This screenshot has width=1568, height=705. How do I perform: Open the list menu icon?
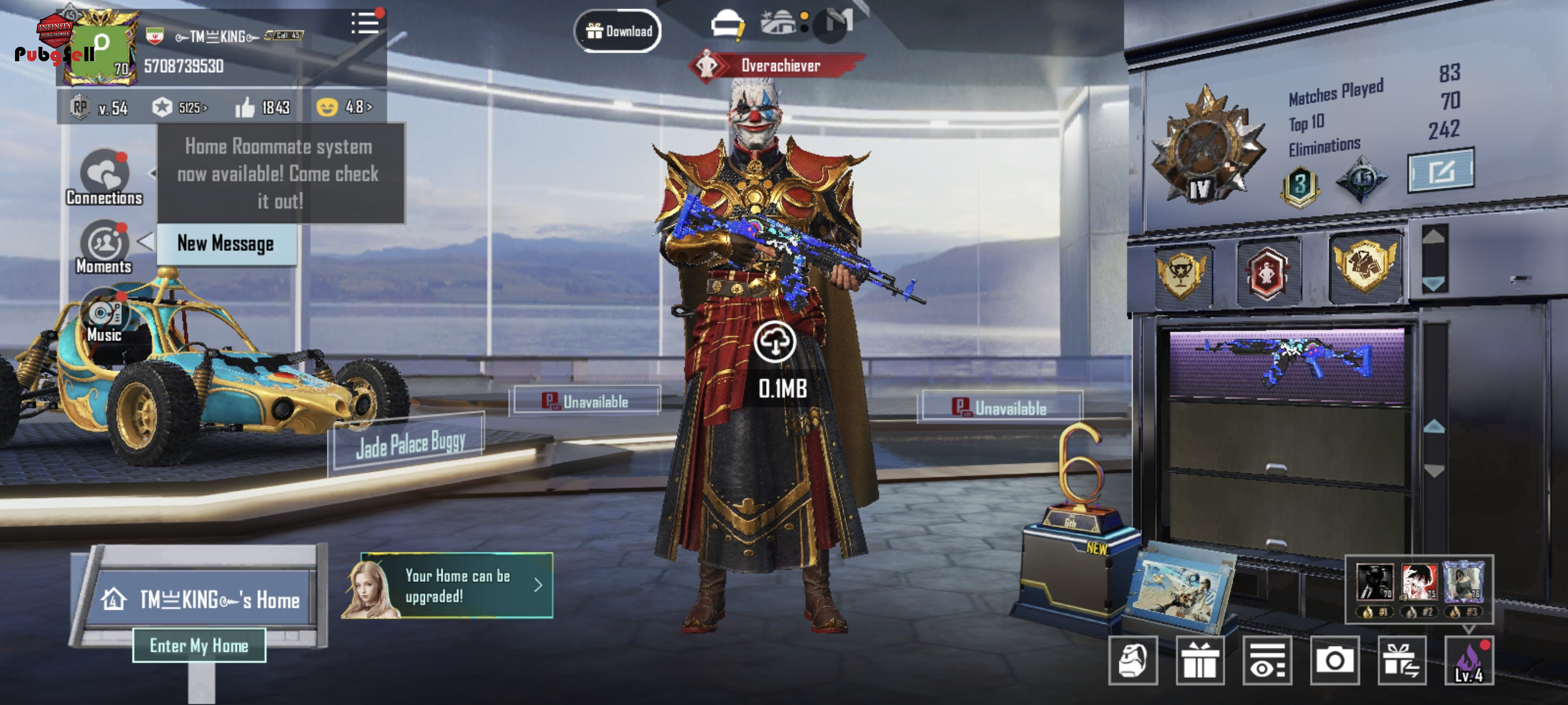point(365,24)
